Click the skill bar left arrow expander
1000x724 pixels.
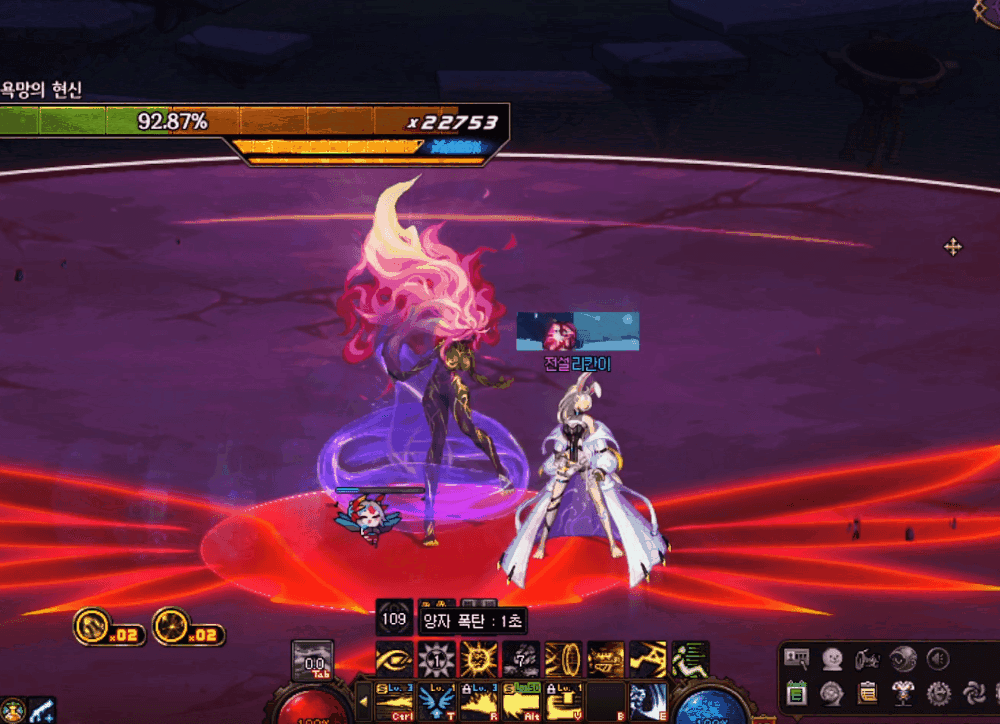click(x=362, y=701)
